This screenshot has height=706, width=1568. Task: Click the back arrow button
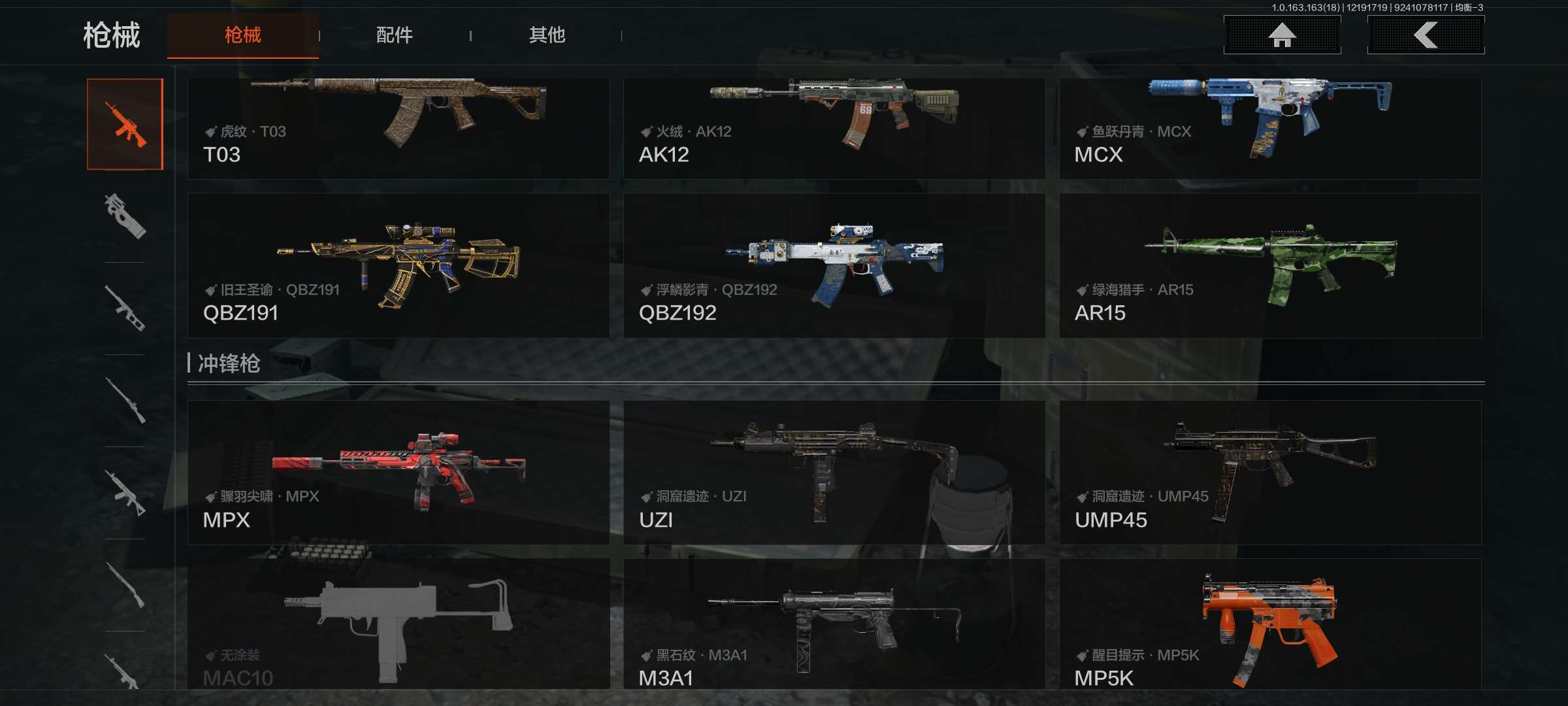pos(1426,35)
